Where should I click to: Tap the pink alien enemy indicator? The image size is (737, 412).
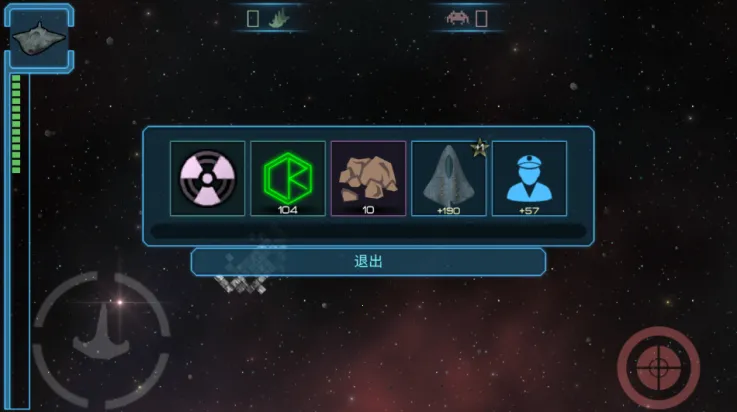(x=457, y=18)
